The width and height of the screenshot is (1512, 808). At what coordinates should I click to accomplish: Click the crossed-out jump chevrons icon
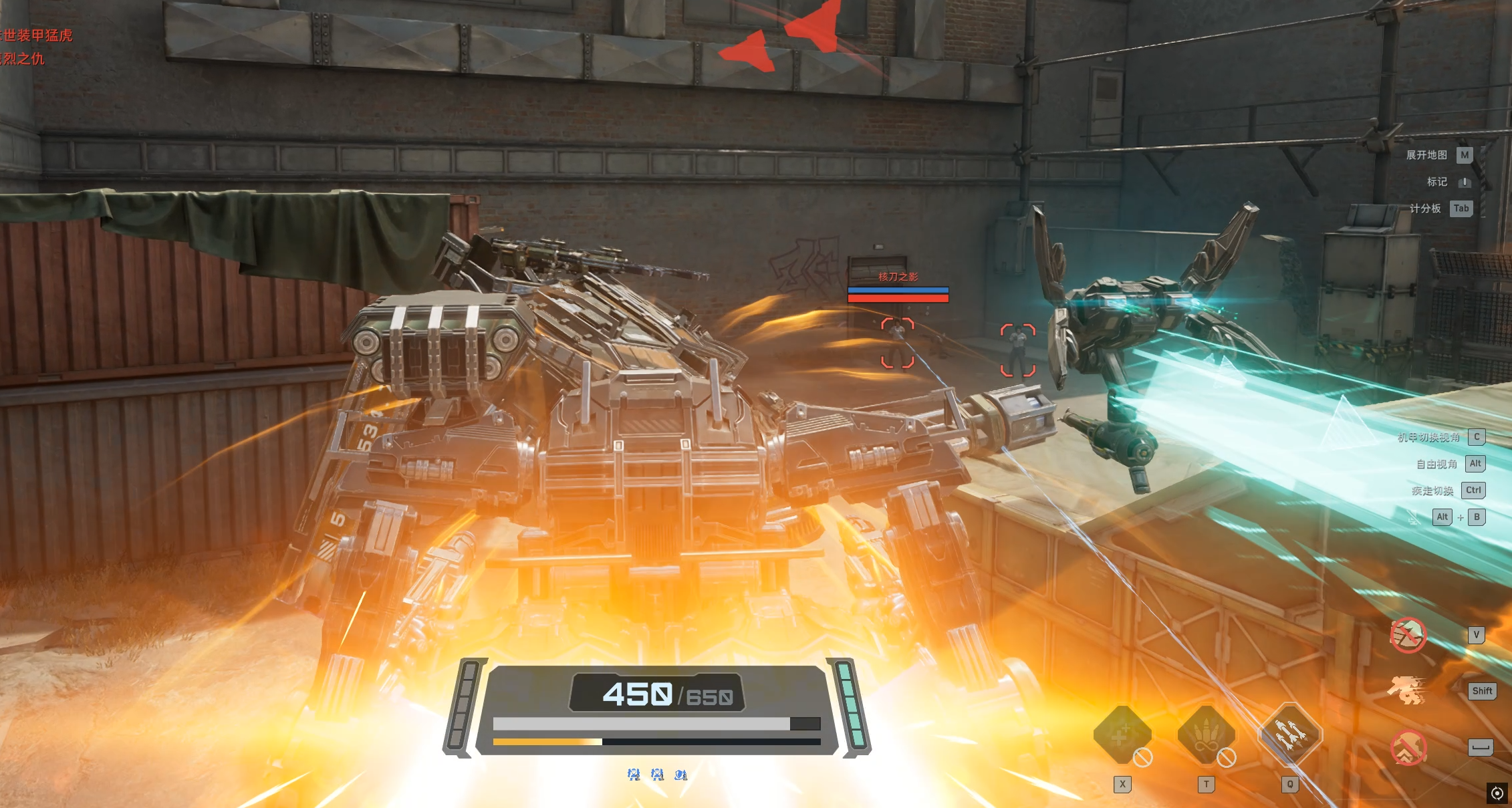[1408, 748]
